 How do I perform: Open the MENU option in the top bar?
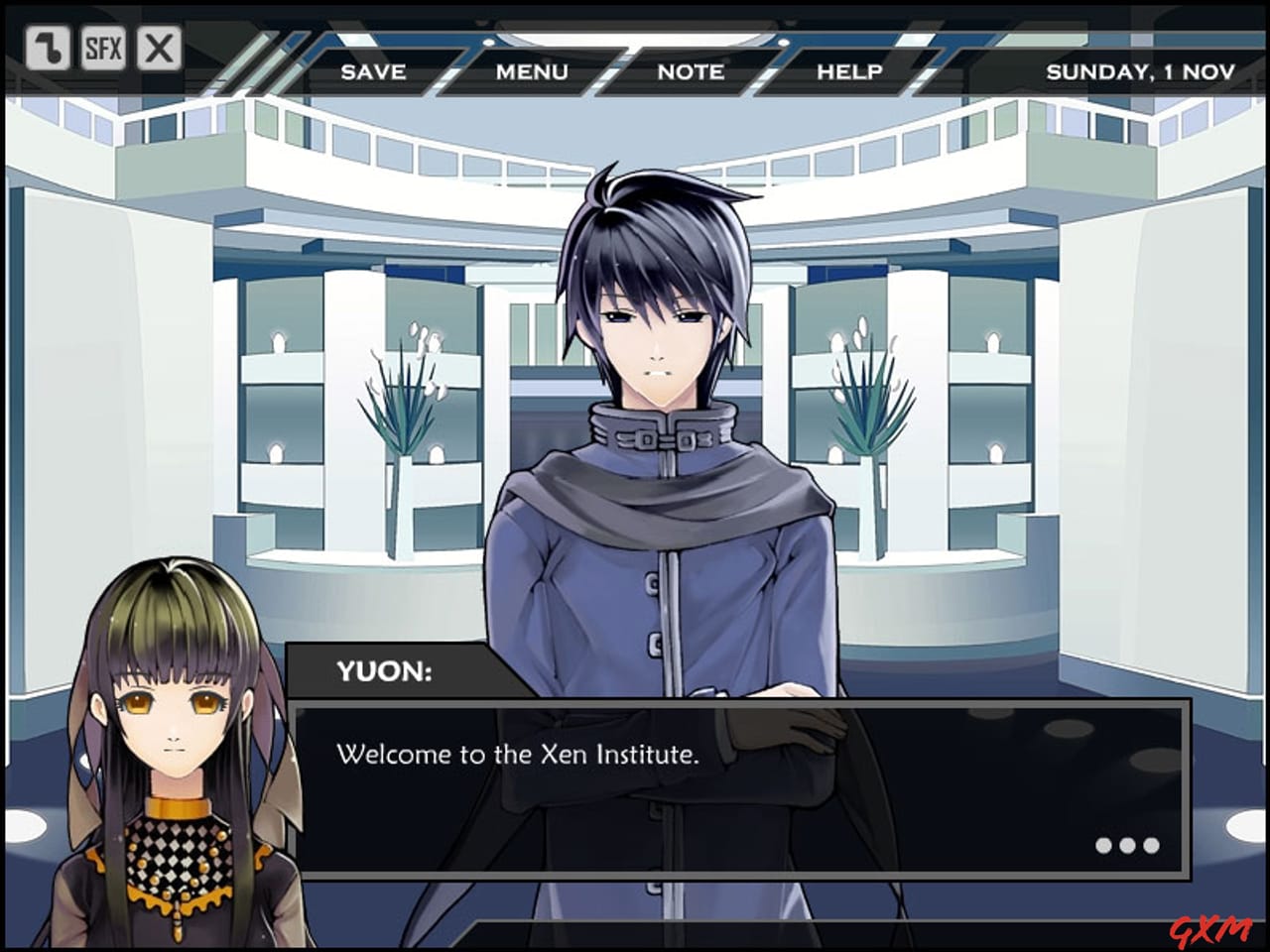(534, 71)
